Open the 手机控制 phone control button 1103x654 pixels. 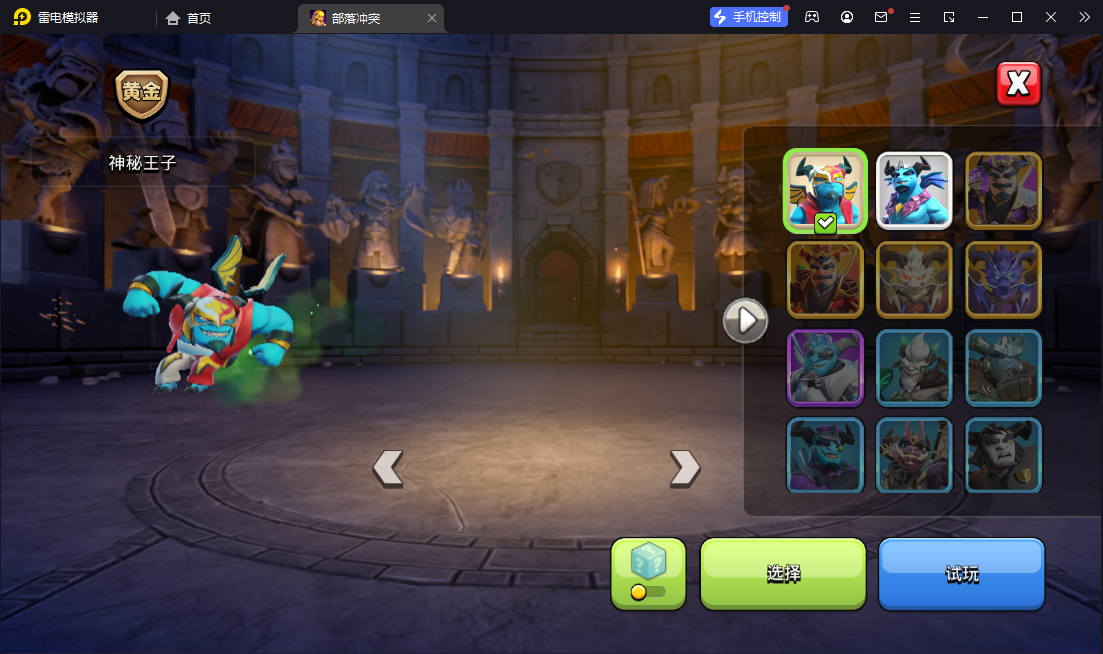click(x=748, y=17)
